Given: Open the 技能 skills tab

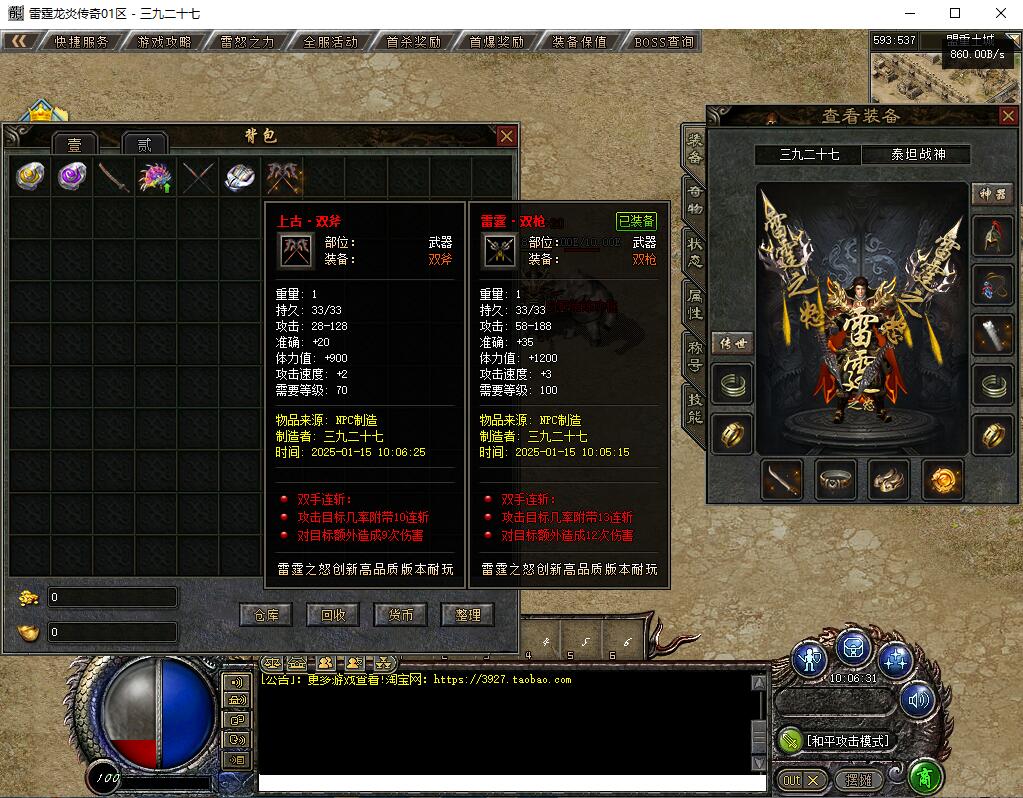Looking at the screenshot, I should (x=693, y=406).
